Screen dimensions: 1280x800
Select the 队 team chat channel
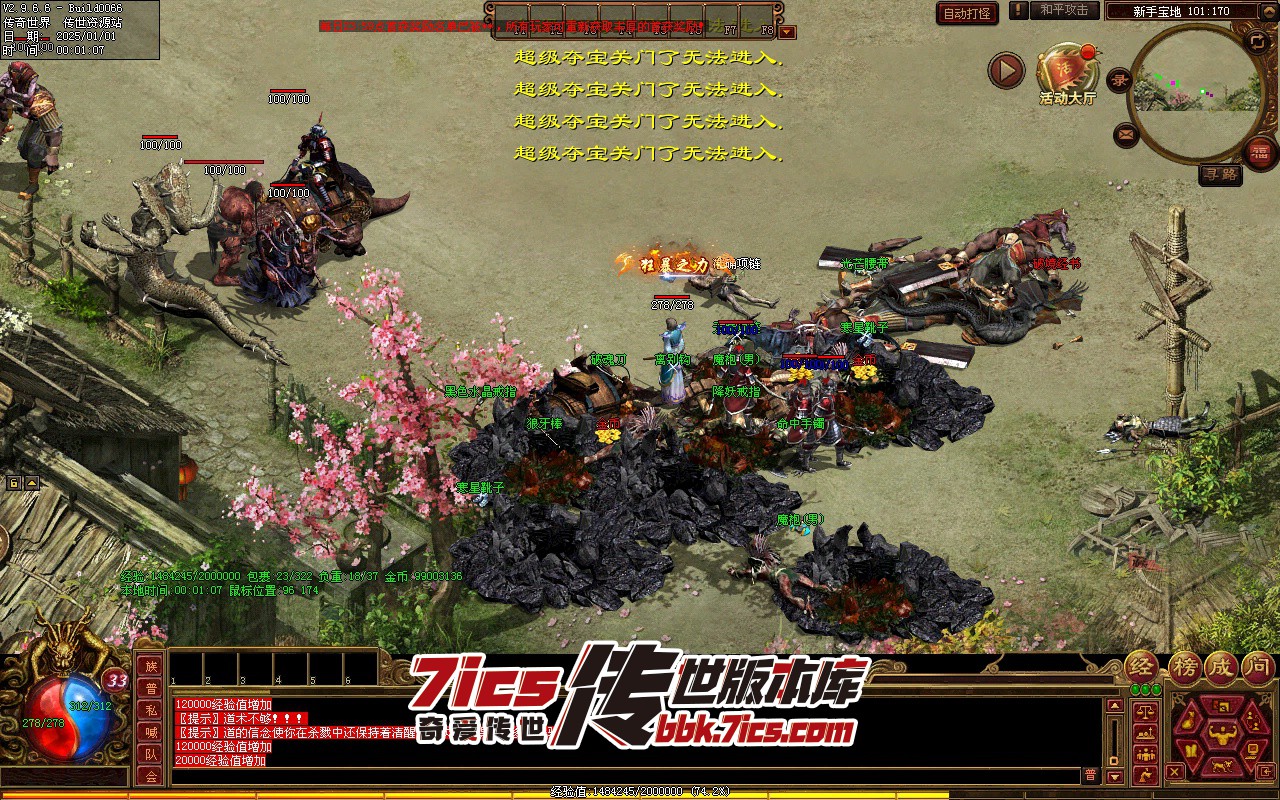tap(150, 754)
